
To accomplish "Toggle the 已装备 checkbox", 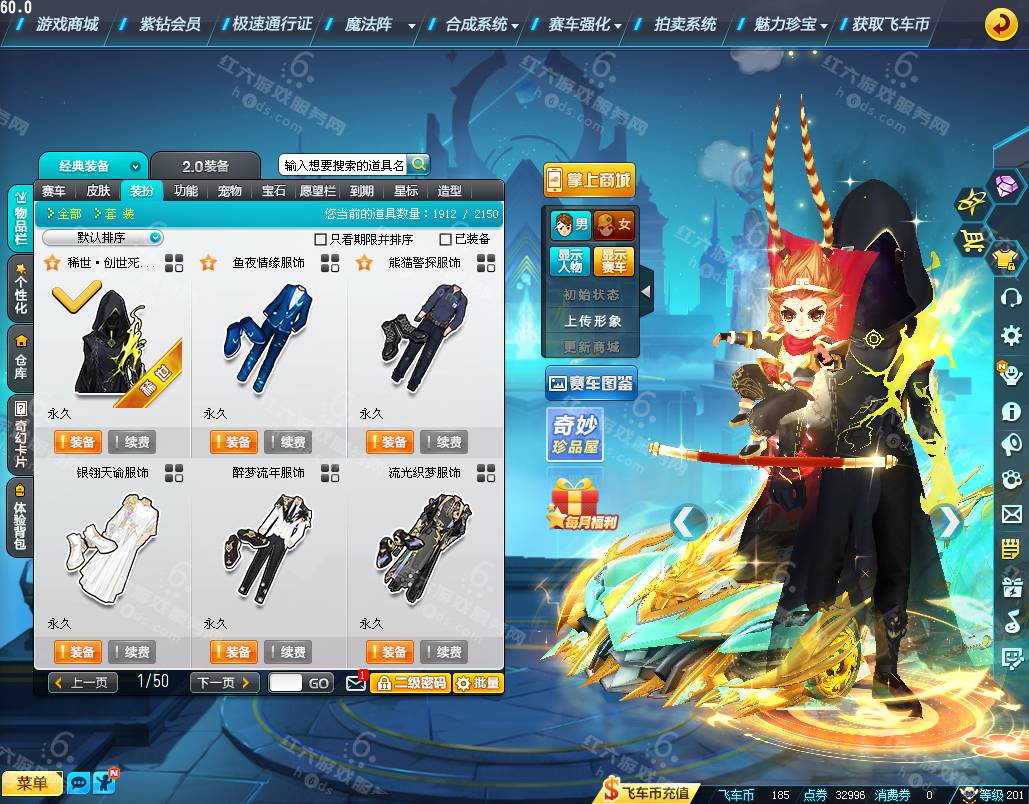I will point(446,240).
